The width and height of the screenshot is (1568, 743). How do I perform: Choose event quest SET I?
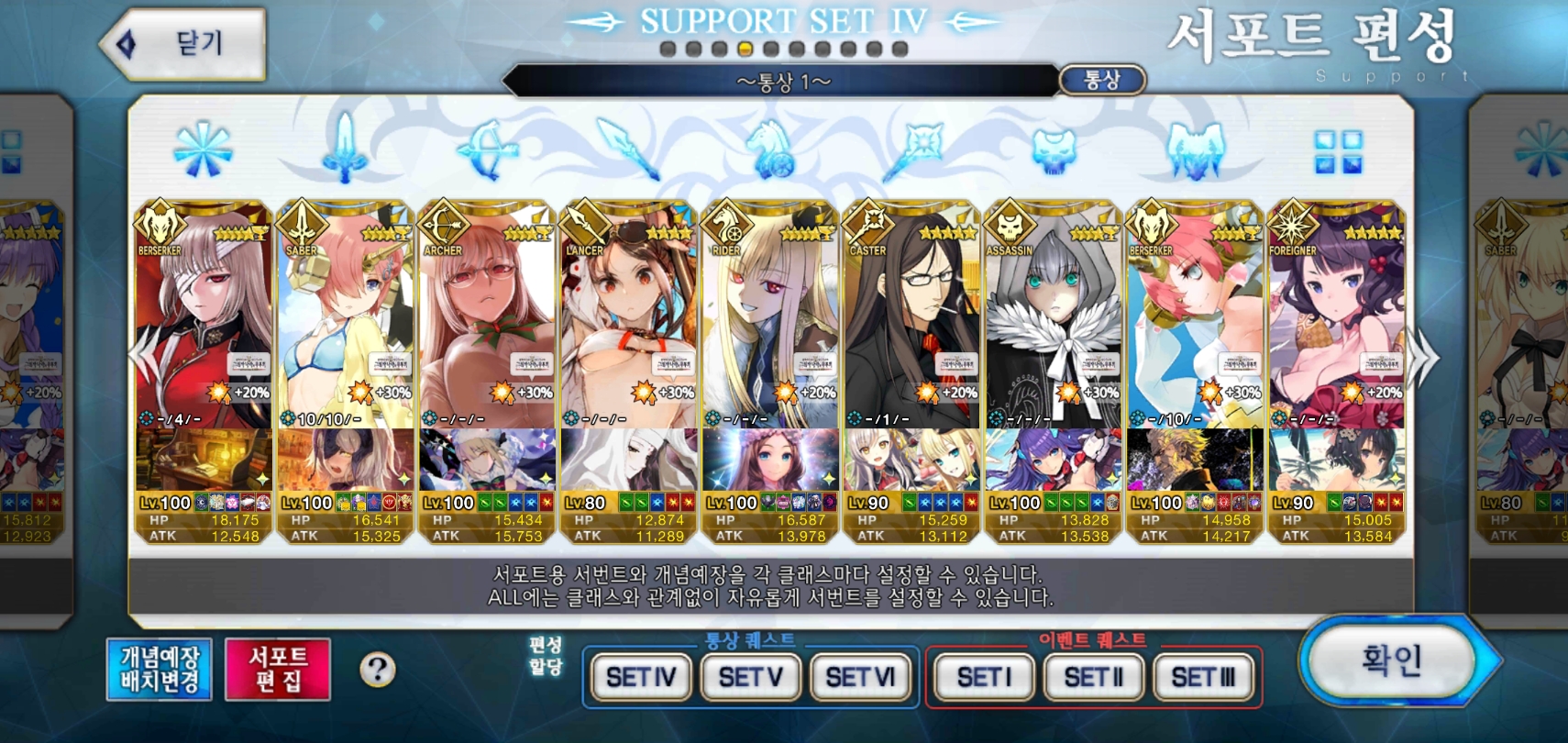pyautogui.click(x=984, y=678)
